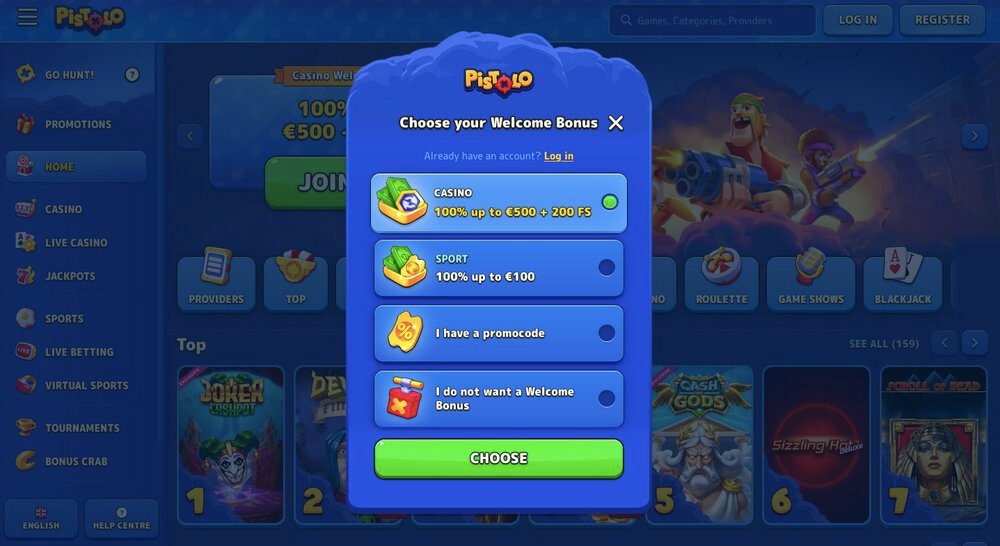Confirm with the green CHOOSE button
Screen dimensions: 1000x546
tap(499, 458)
